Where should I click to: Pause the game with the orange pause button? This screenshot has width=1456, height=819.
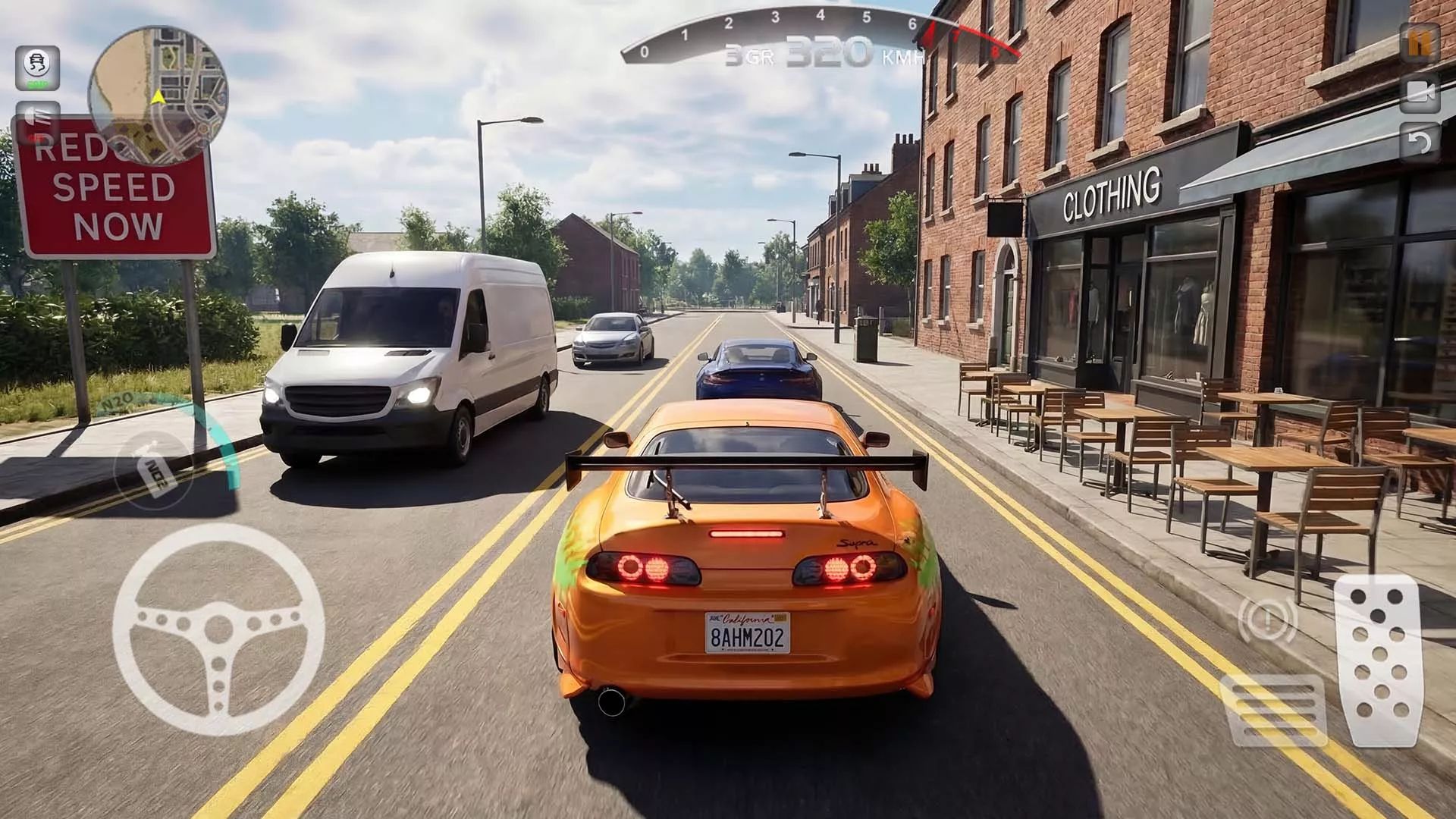[x=1419, y=44]
